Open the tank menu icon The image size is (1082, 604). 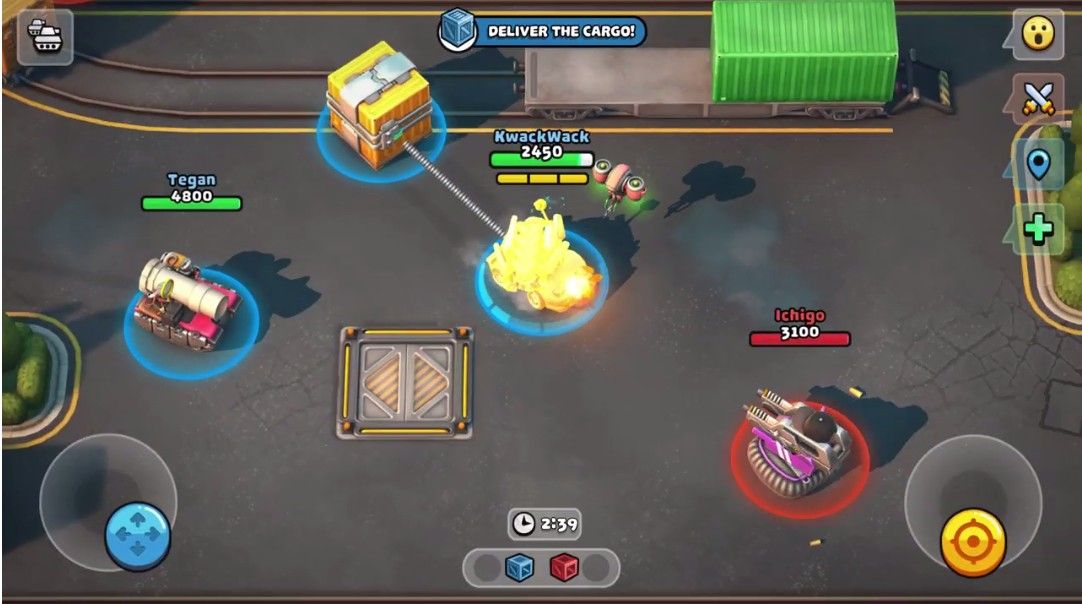click(x=45, y=37)
